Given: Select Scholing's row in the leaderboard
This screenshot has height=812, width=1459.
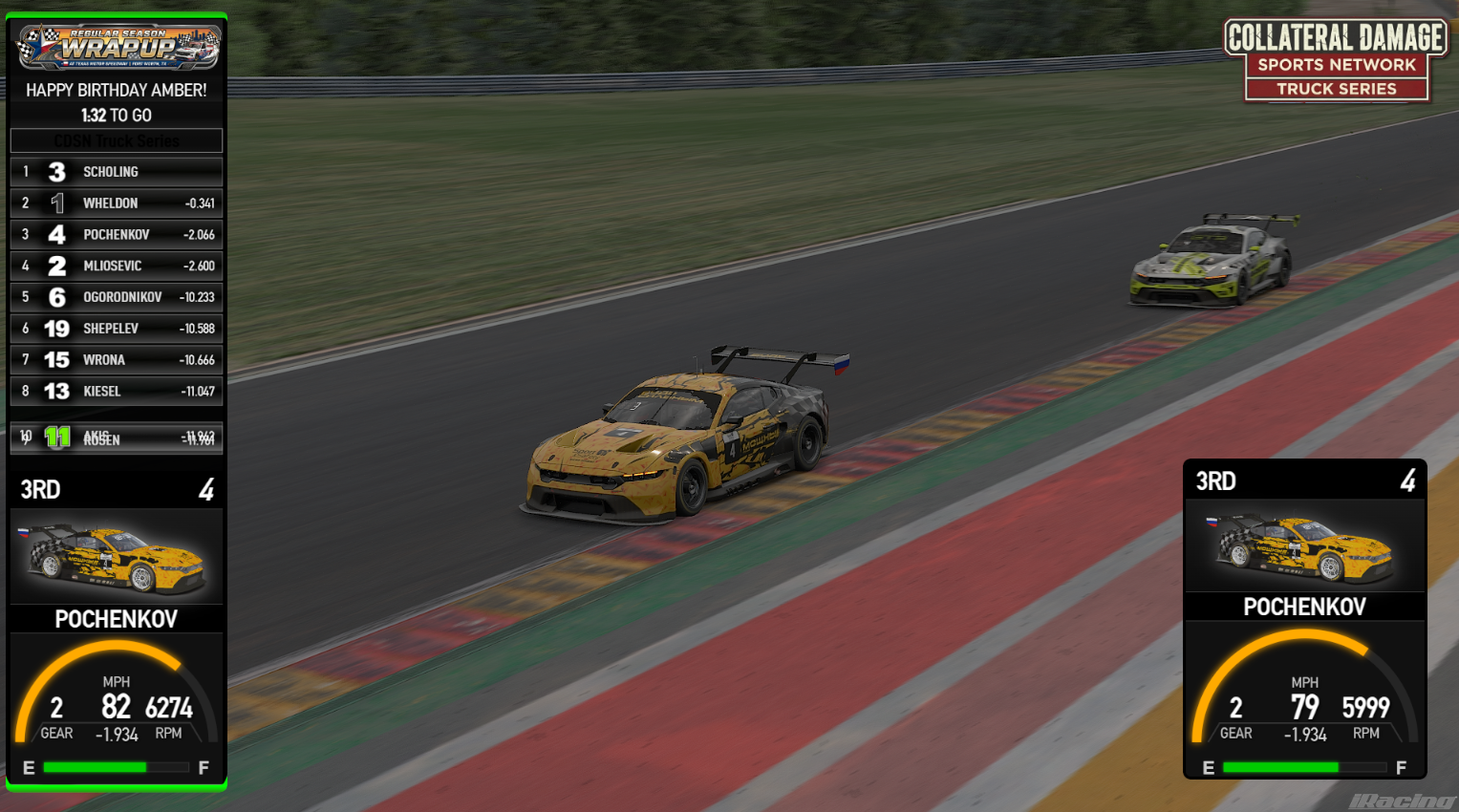Looking at the screenshot, I should point(117,172).
